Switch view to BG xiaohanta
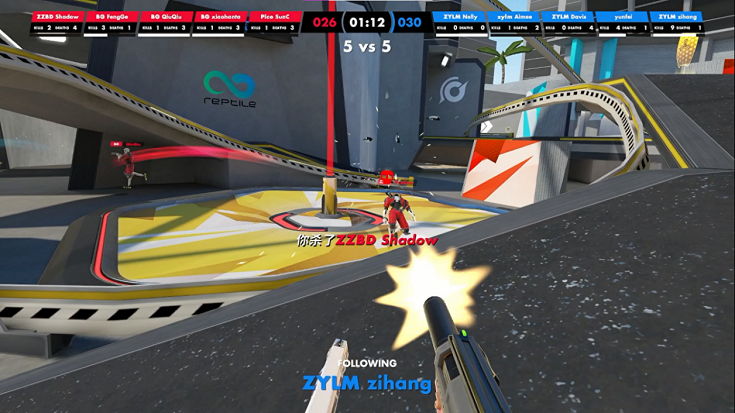This screenshot has height=413, width=735. [219, 23]
